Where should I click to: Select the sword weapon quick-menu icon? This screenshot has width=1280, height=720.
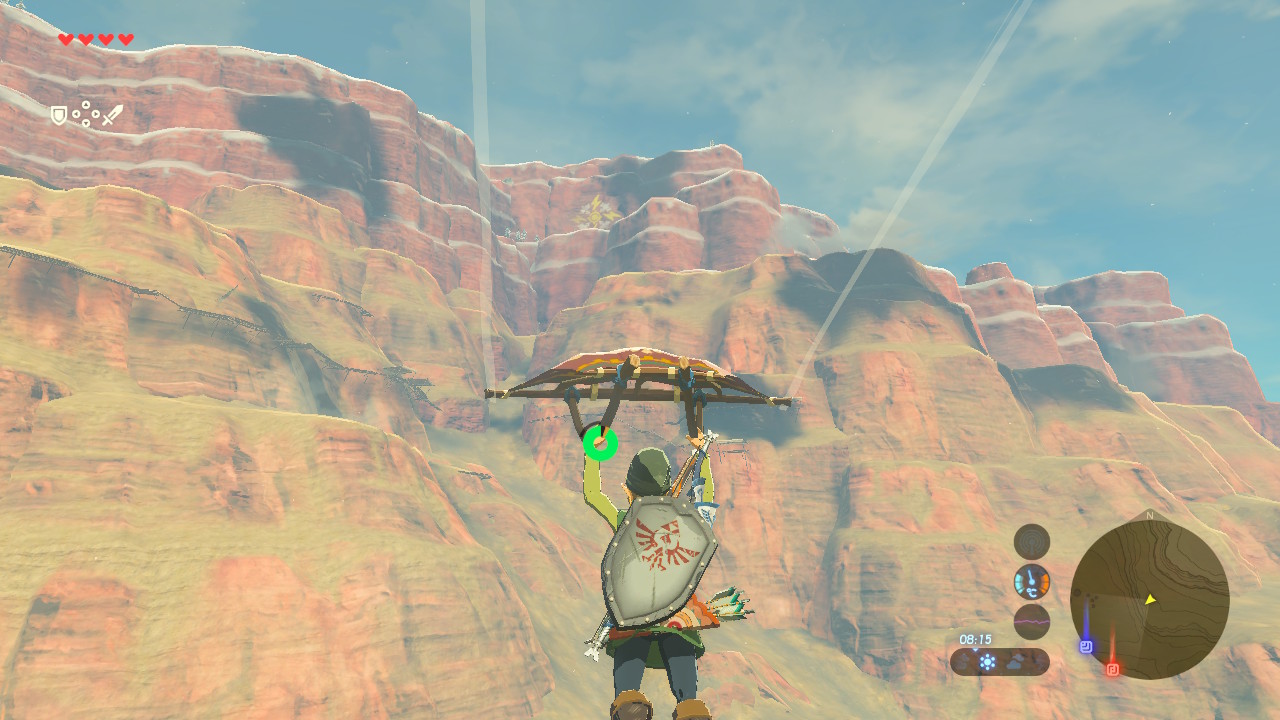click(x=112, y=115)
